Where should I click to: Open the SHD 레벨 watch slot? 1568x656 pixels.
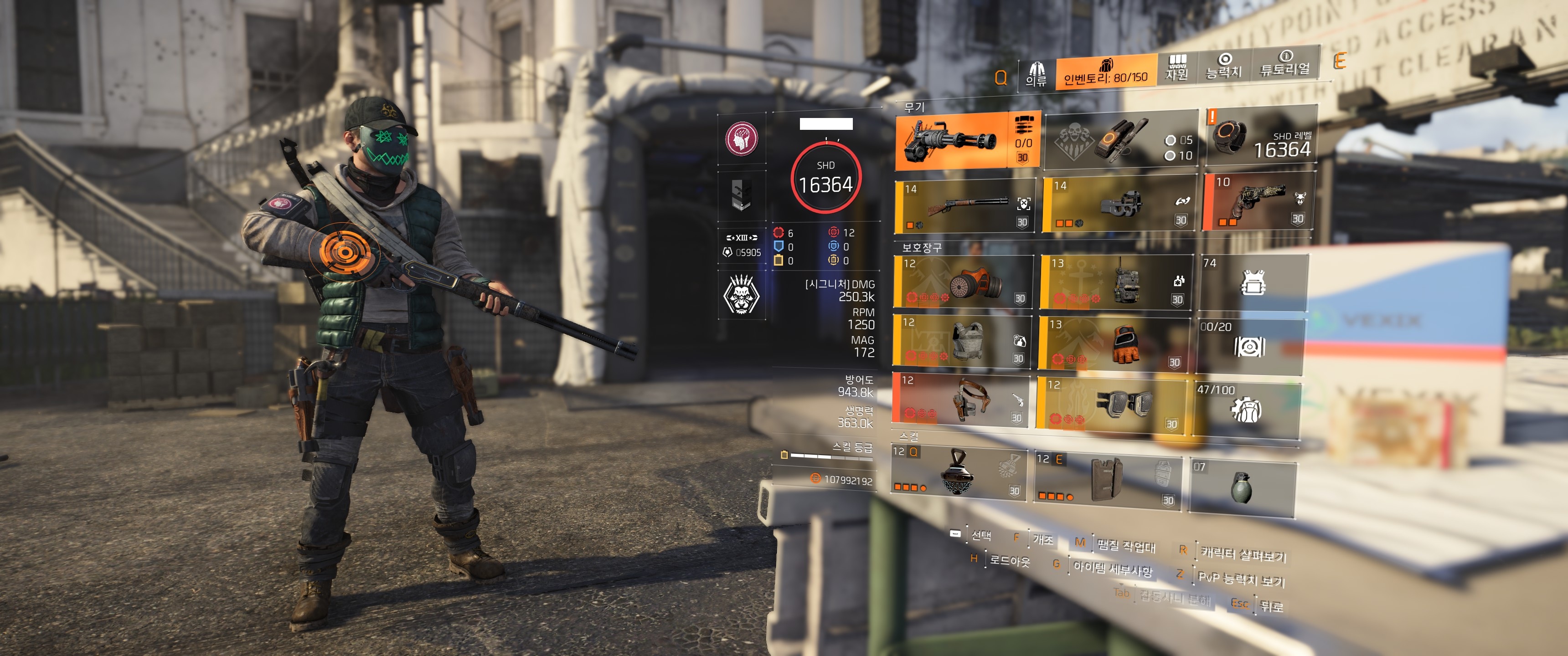tap(1261, 137)
